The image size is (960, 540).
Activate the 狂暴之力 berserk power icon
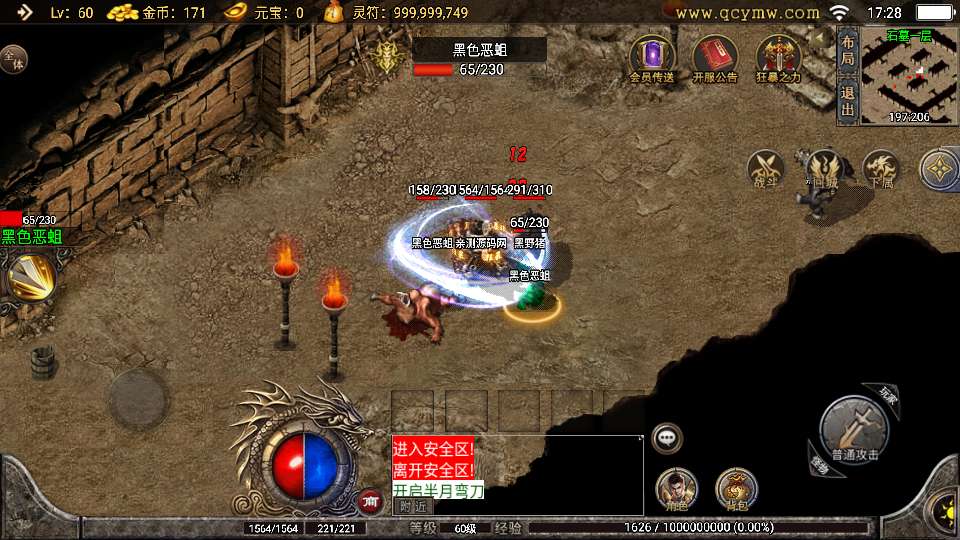(x=779, y=57)
